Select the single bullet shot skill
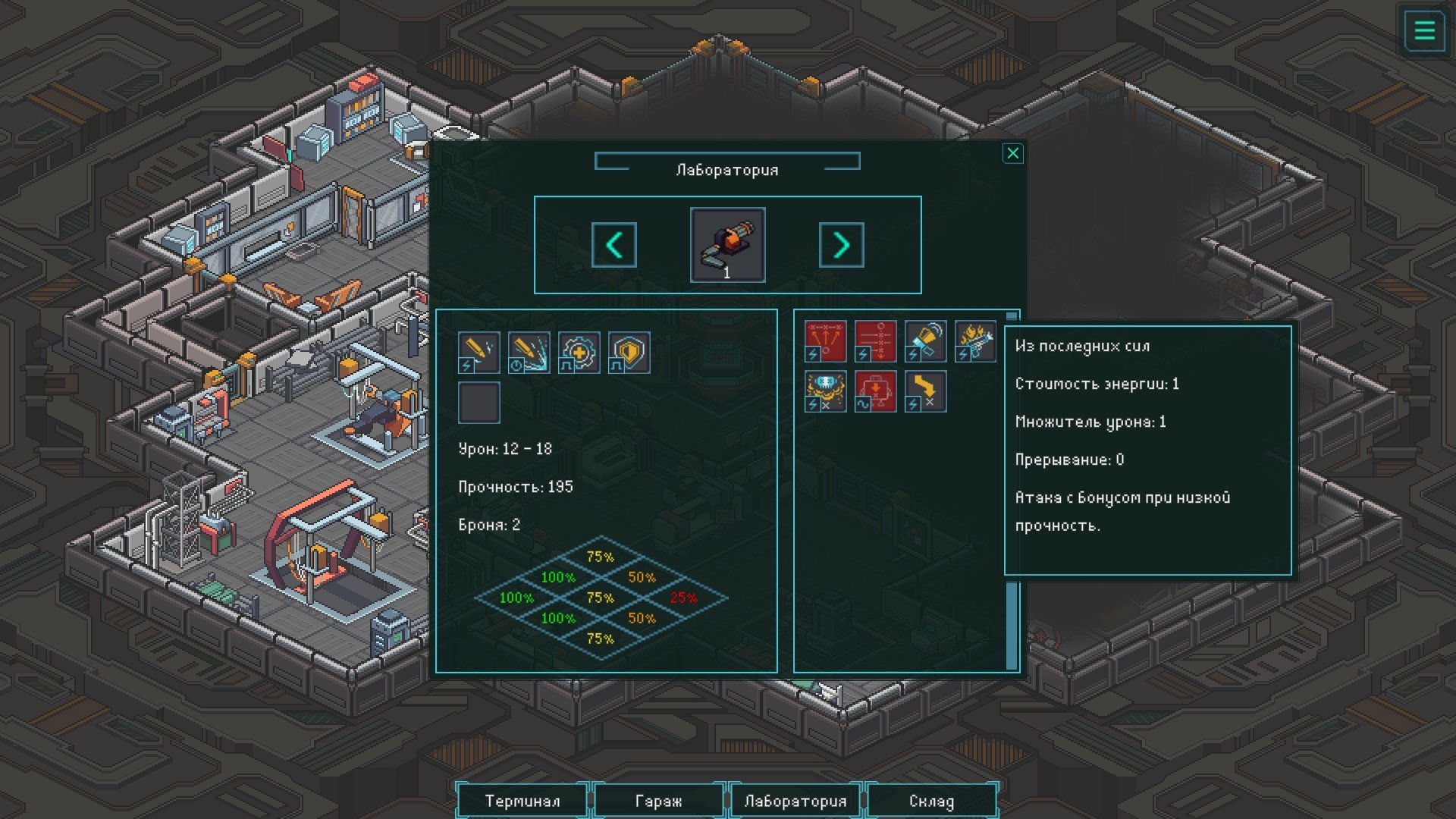The width and height of the screenshot is (1456, 819). (479, 353)
